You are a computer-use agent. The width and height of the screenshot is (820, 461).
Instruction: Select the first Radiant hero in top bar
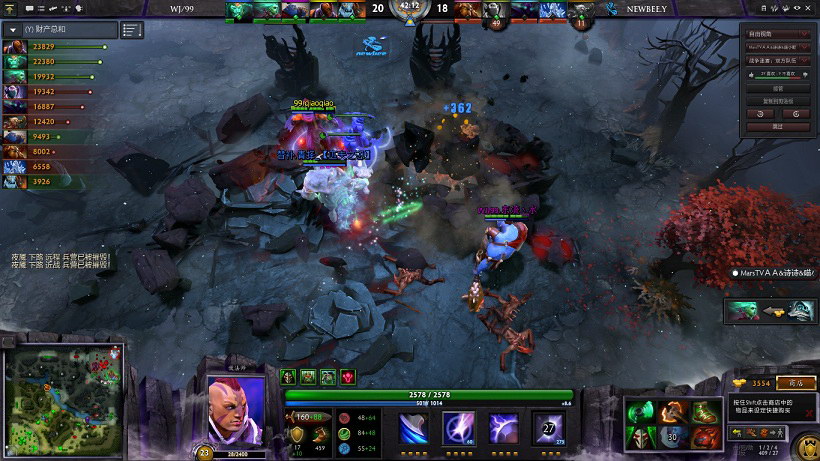tap(240, 10)
